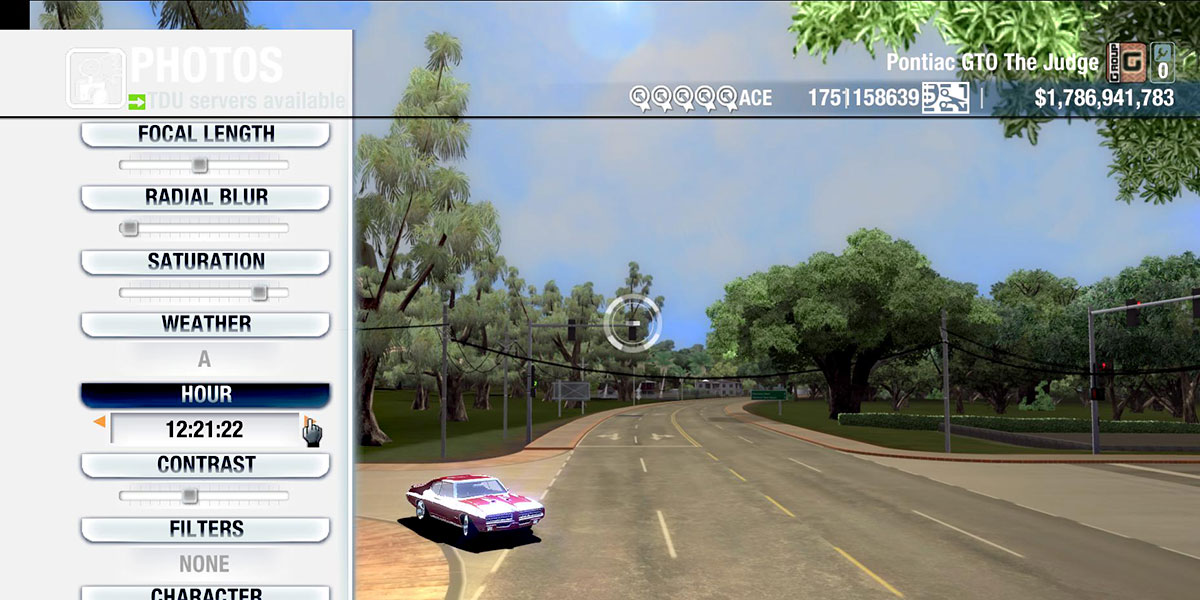The height and width of the screenshot is (600, 1200).
Task: Open the Filters option
Action: click(205, 529)
